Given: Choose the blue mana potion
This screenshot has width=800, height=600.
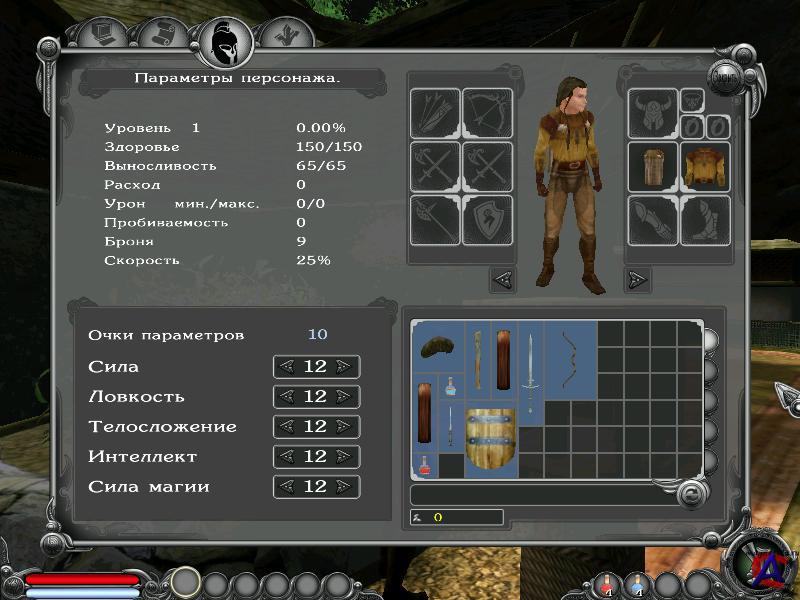Looking at the screenshot, I should 451,385.
